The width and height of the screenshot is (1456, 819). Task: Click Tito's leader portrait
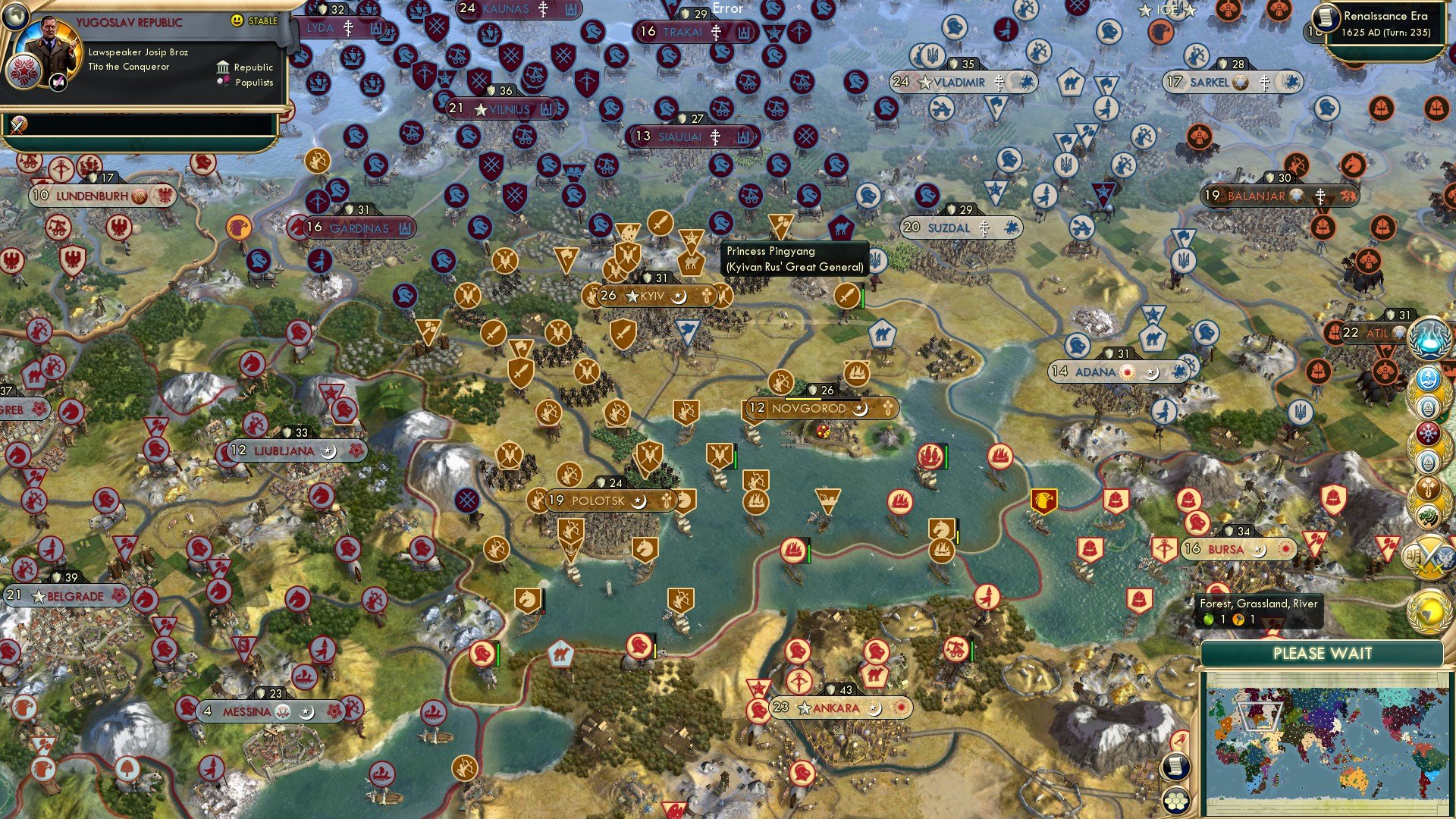coord(51,47)
